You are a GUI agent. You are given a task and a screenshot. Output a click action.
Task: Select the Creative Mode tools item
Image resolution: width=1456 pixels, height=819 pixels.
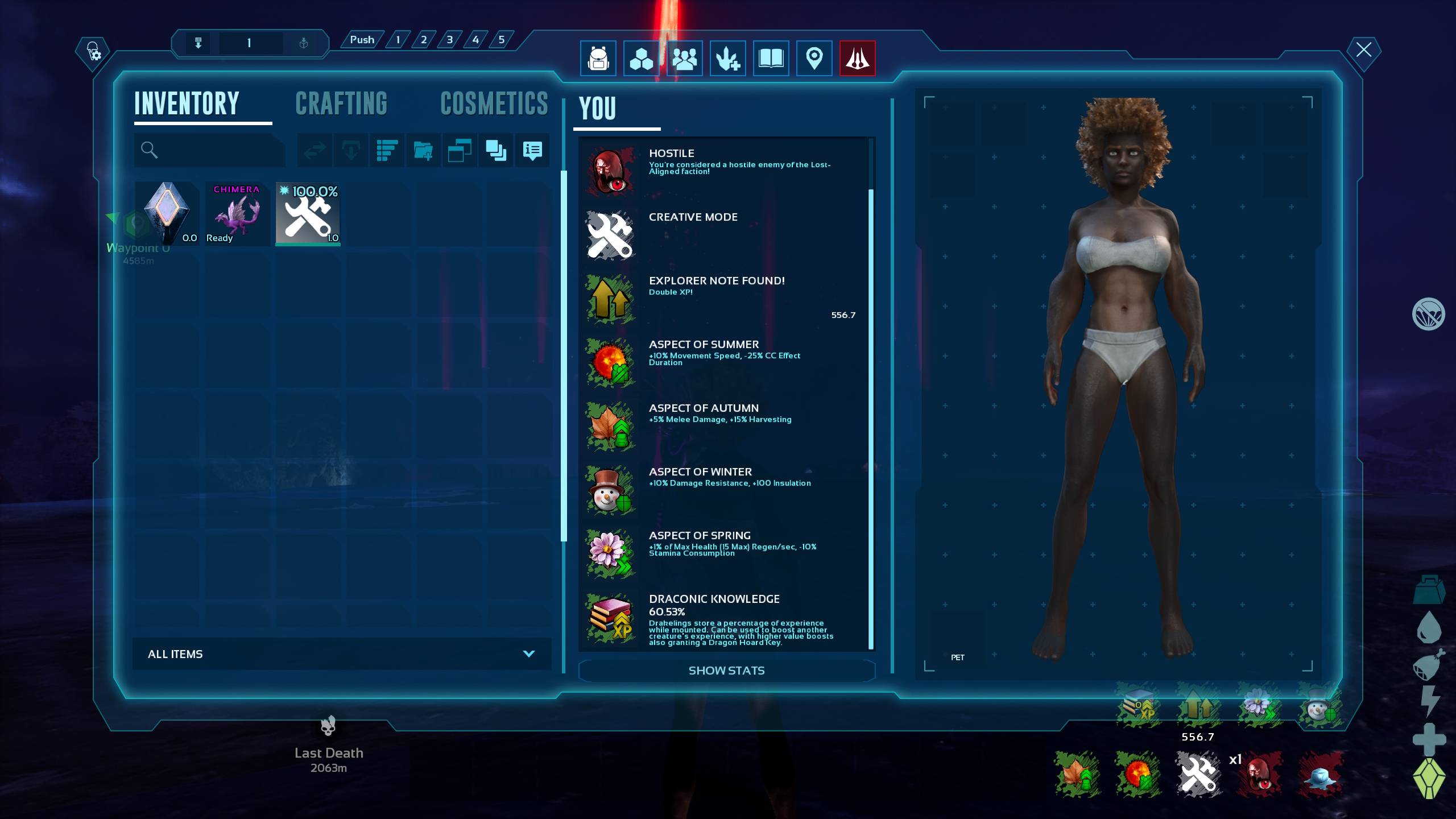(x=308, y=214)
